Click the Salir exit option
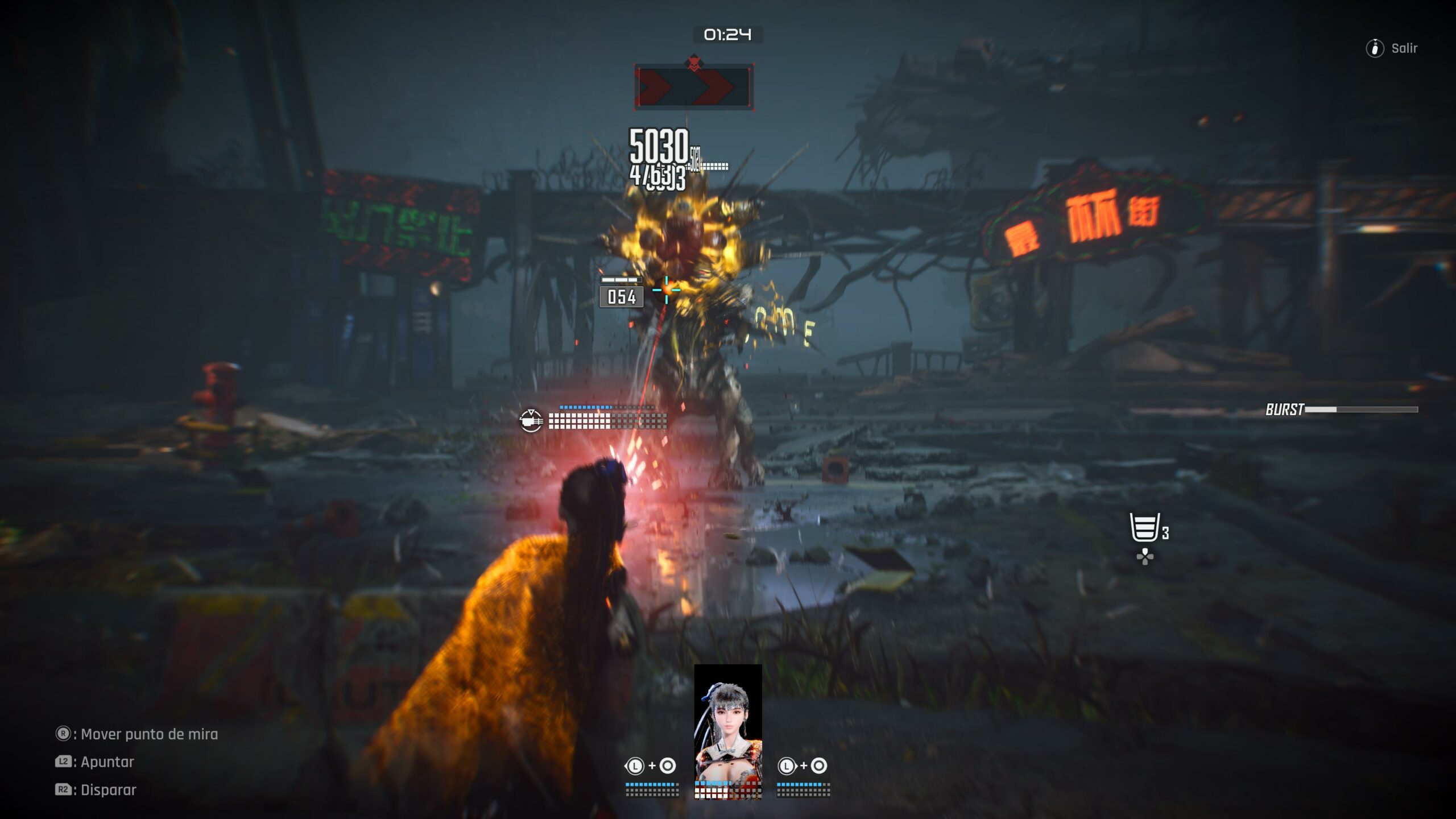Screen dimensions: 1456x819 pos(1392,48)
